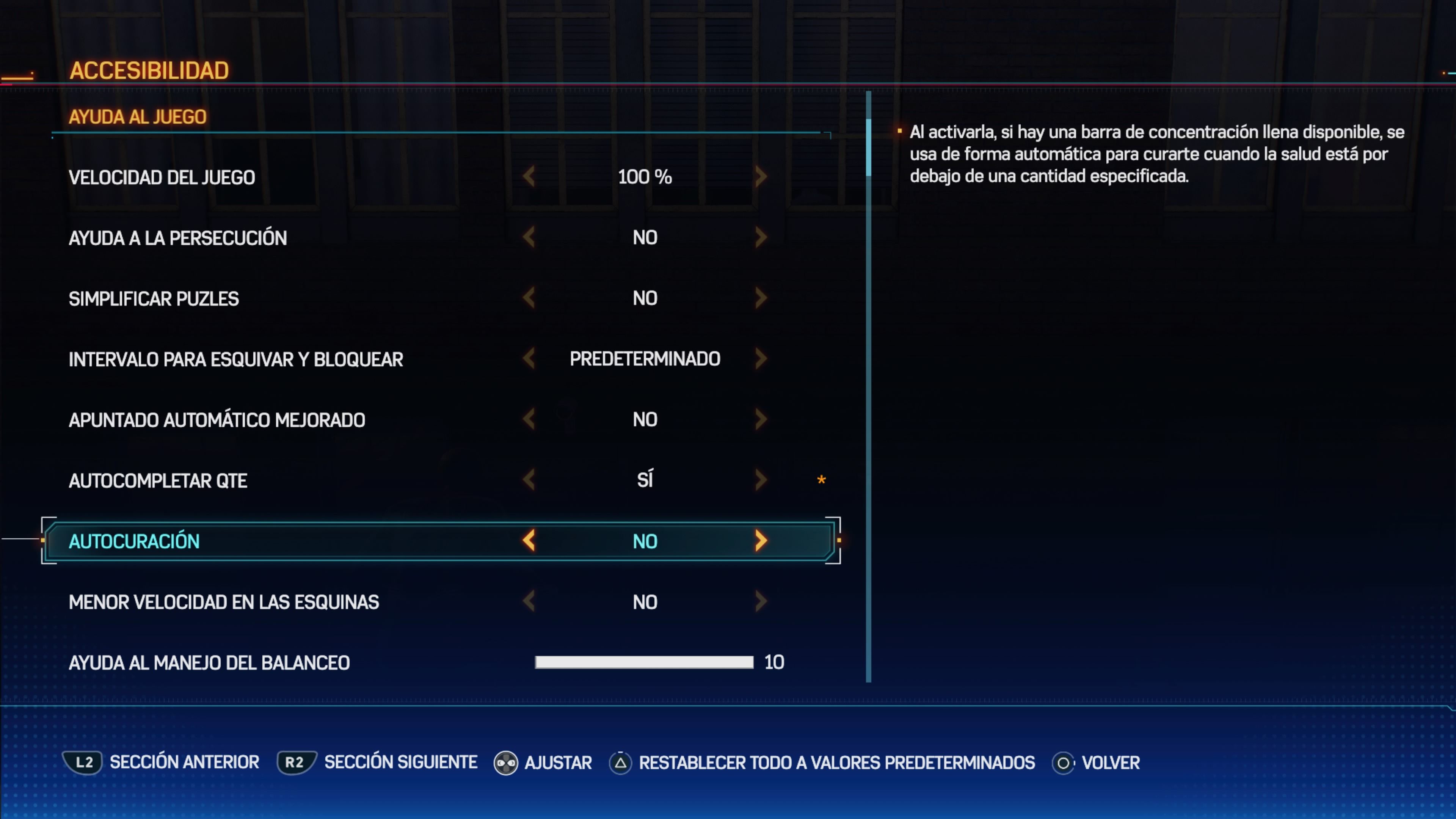Image resolution: width=1456 pixels, height=819 pixels.
Task: Toggle Ayuda a la Persecución to Sí
Action: (x=761, y=237)
